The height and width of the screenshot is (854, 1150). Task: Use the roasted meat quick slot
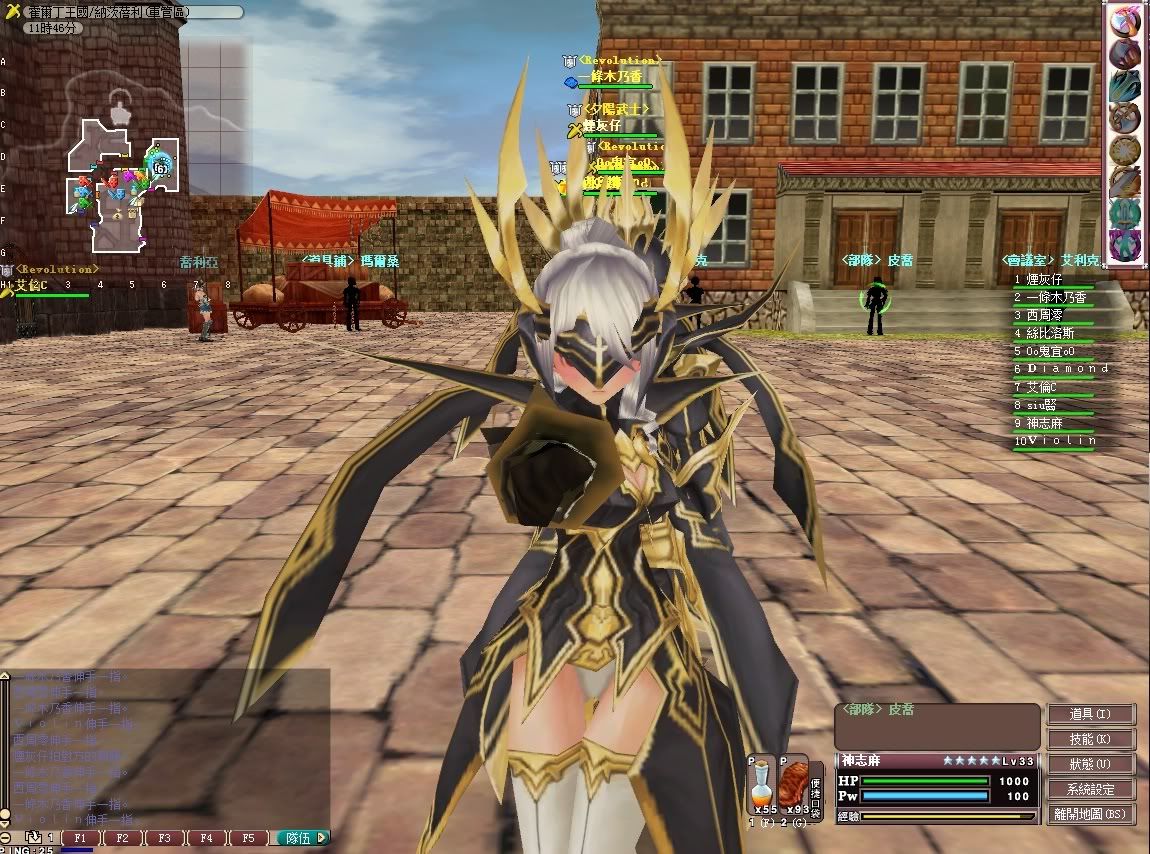click(795, 783)
